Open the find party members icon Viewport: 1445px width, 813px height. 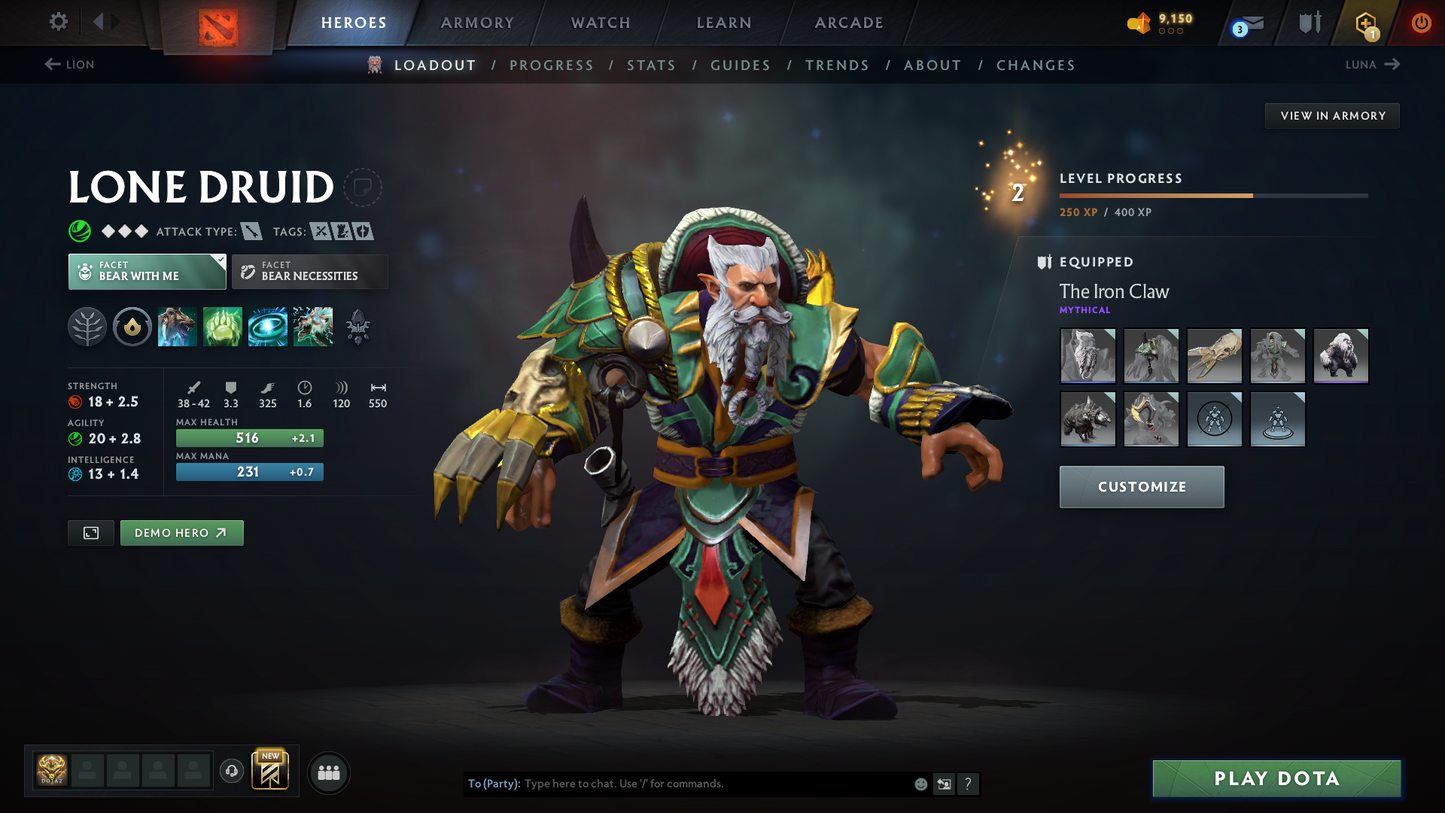coord(329,772)
